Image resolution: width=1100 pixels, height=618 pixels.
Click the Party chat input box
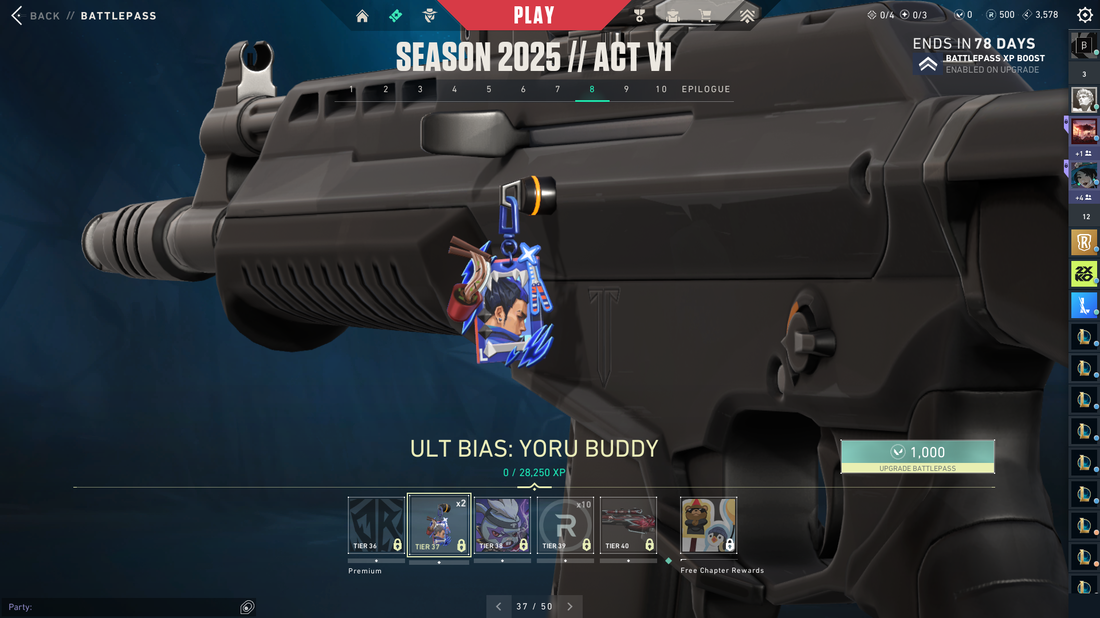(120, 607)
